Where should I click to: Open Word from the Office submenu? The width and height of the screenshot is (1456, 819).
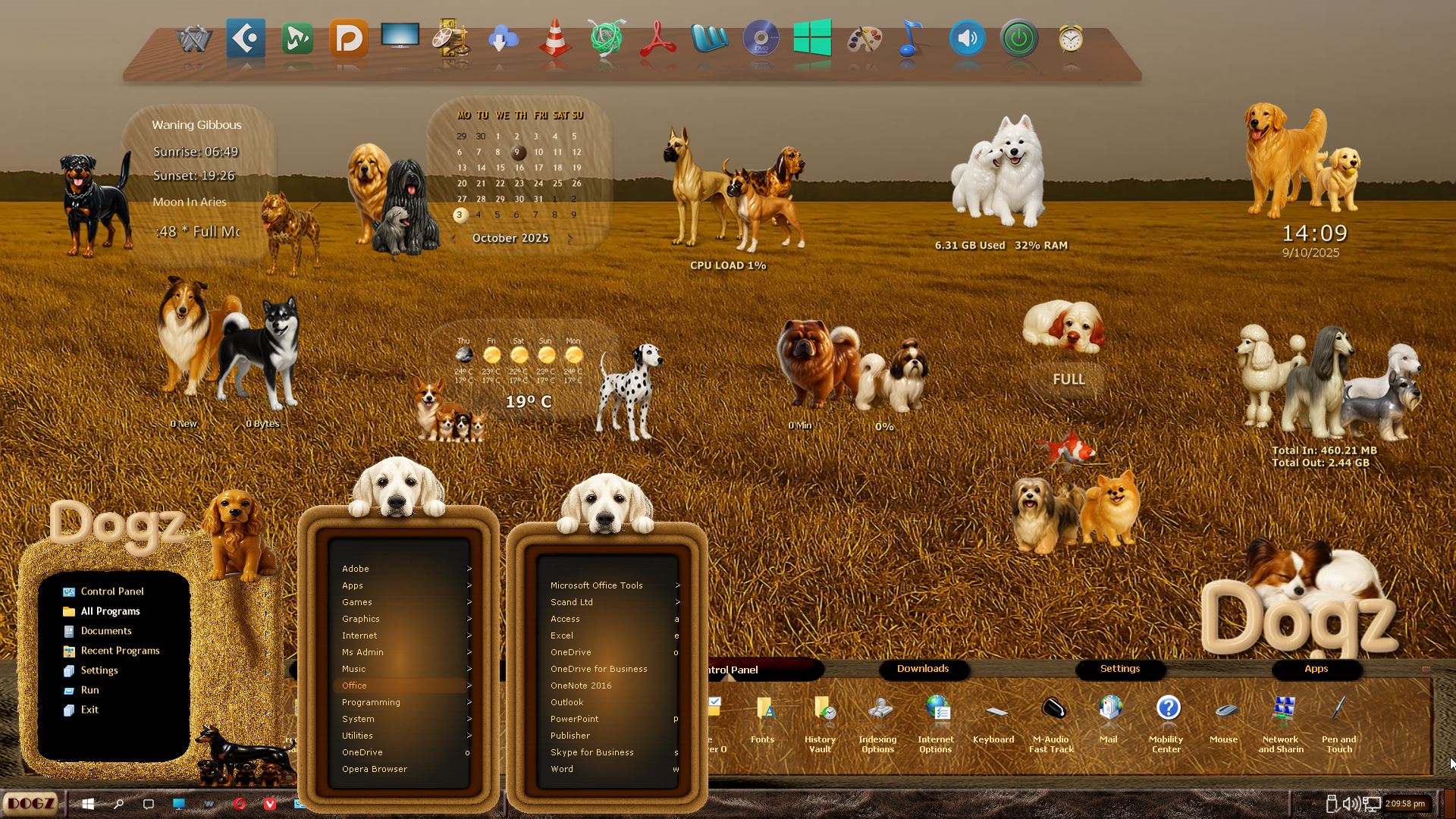[562, 769]
